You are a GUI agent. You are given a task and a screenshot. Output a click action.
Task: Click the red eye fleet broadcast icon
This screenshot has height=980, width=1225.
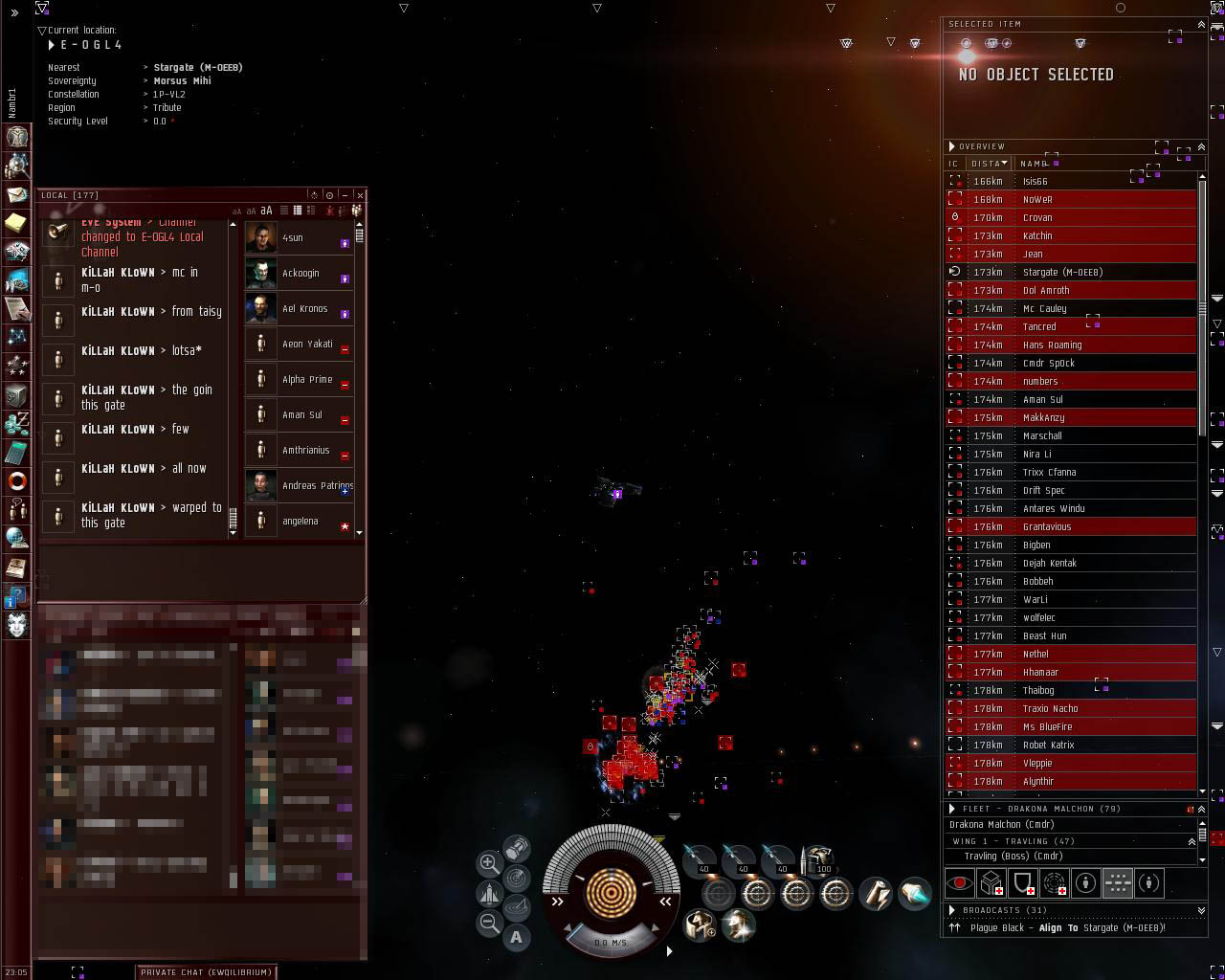tap(959, 882)
